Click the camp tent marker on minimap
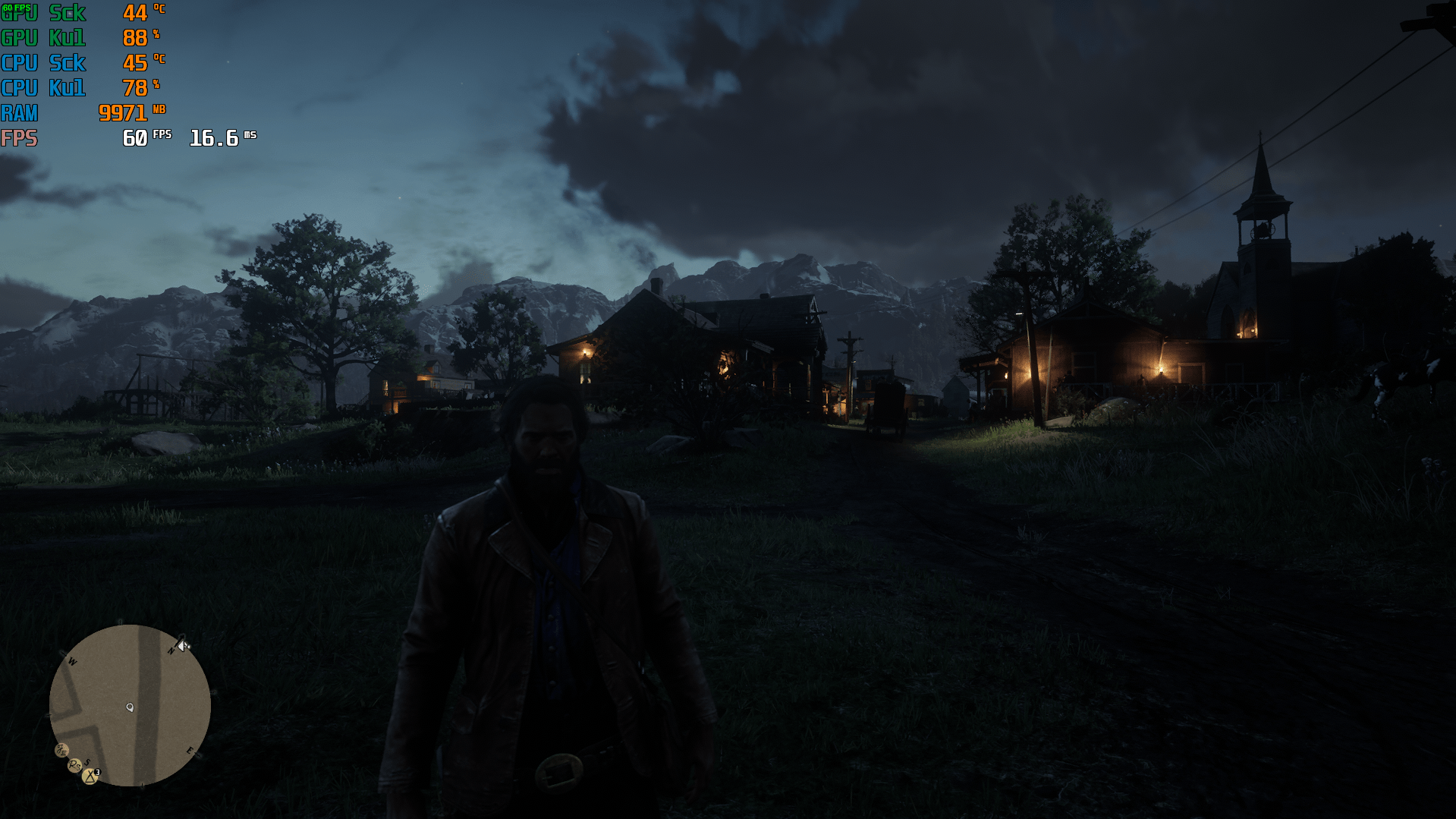 tap(90, 776)
